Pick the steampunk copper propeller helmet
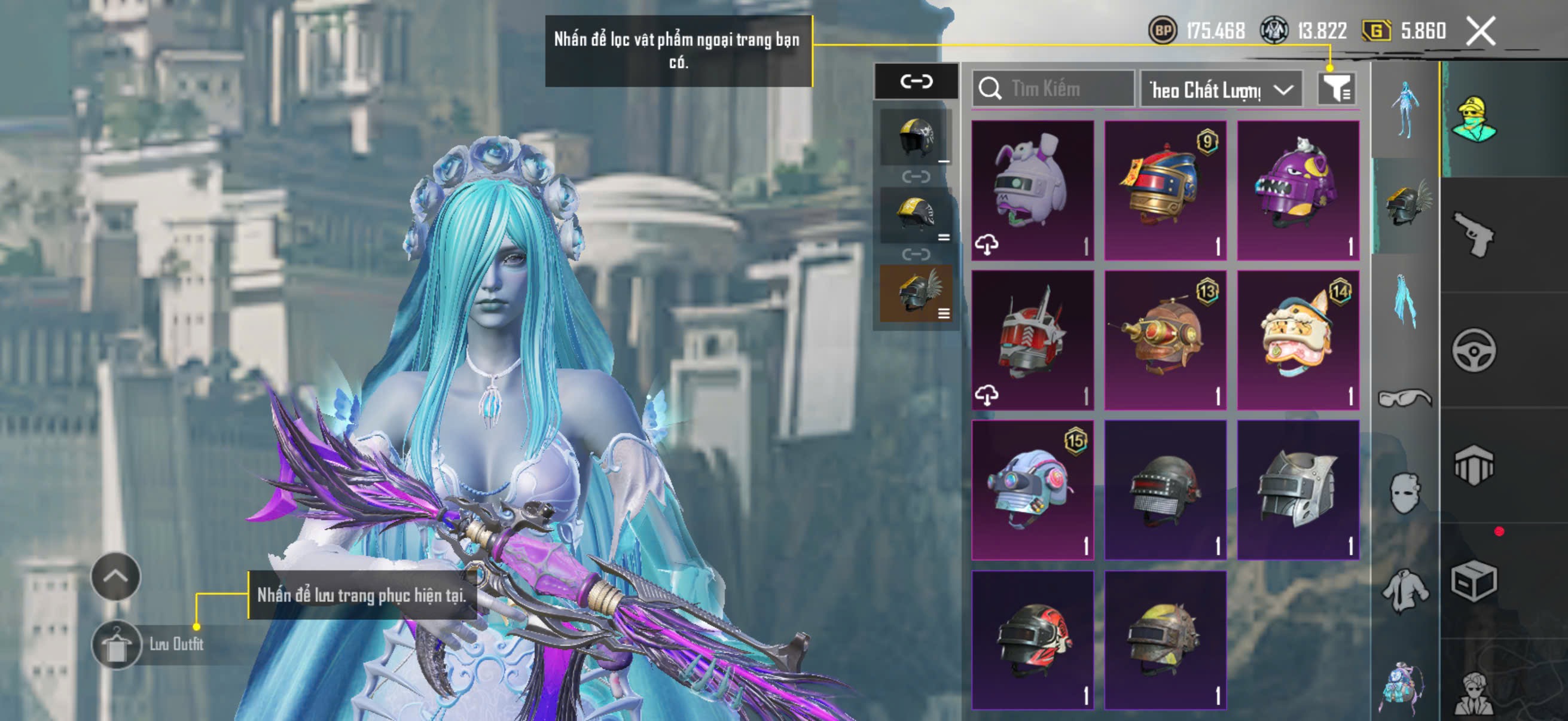Image resolution: width=1568 pixels, height=721 pixels. point(1165,340)
